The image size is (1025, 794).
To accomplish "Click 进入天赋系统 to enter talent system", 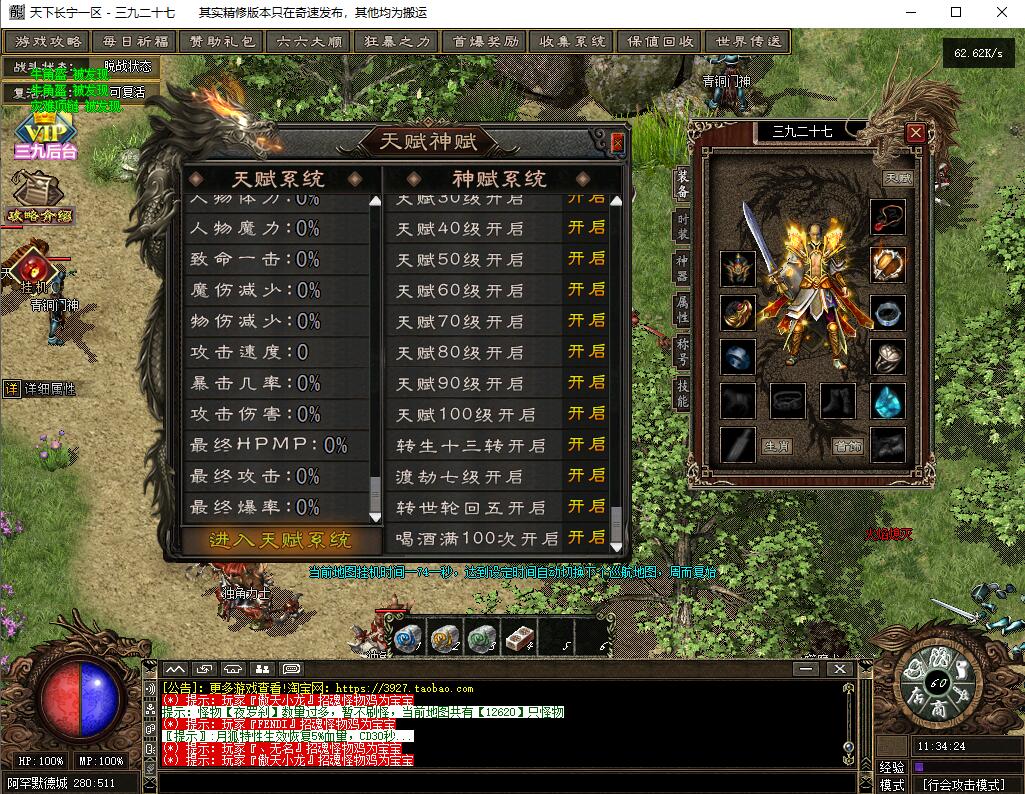I will [281, 540].
